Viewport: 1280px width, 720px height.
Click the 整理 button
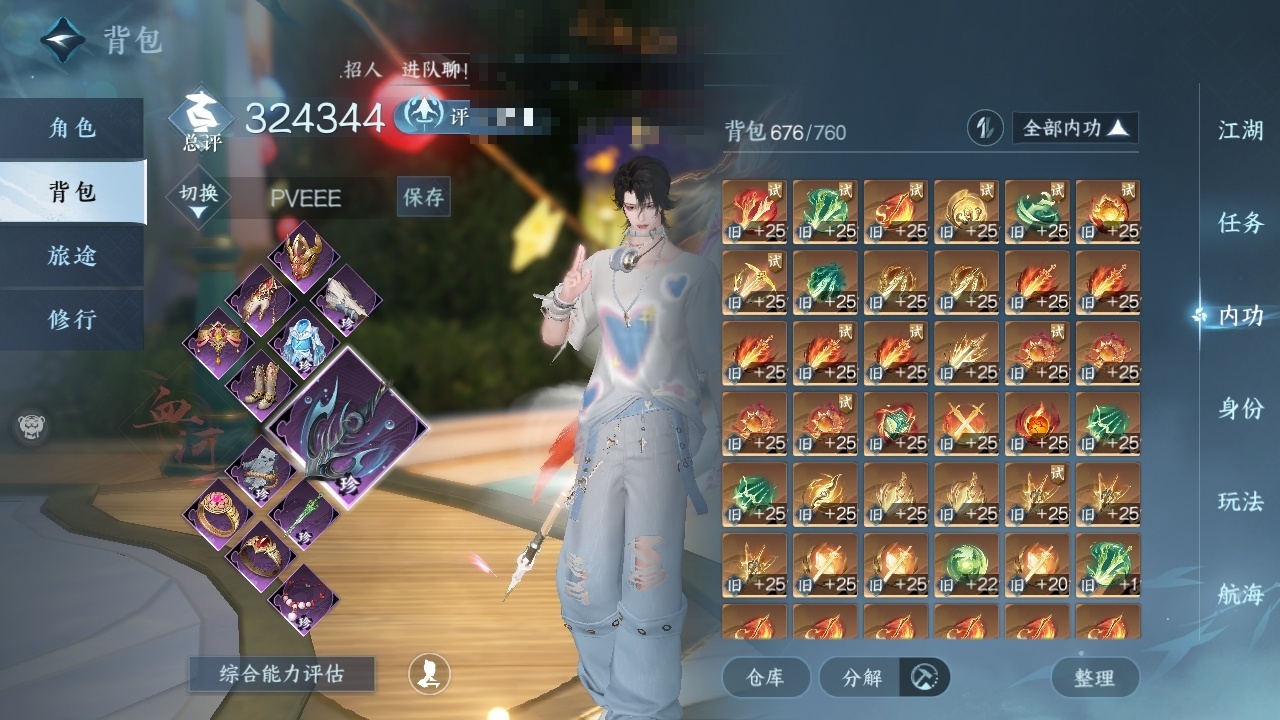point(1094,677)
